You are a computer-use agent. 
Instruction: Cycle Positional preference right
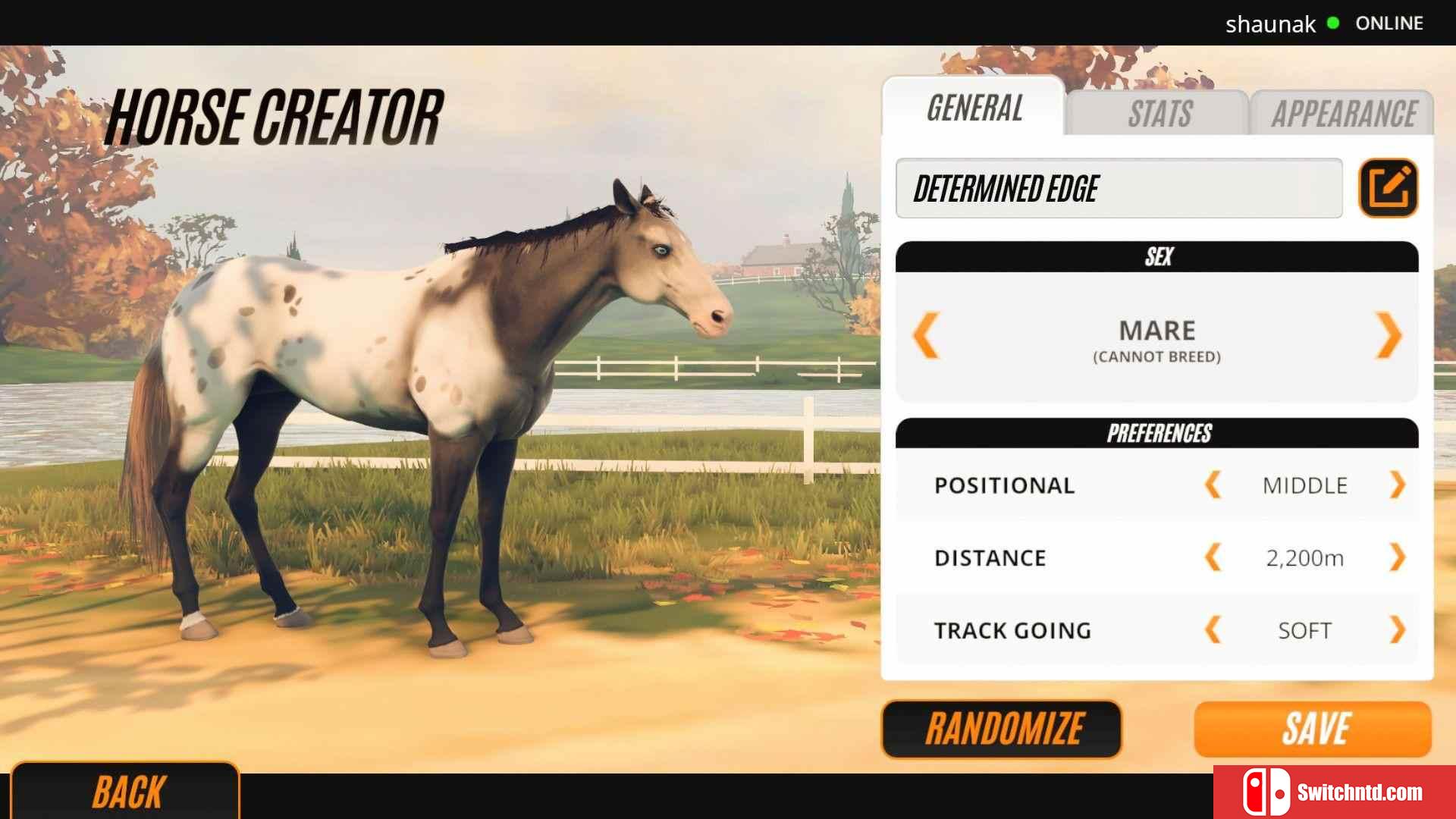tap(1397, 485)
